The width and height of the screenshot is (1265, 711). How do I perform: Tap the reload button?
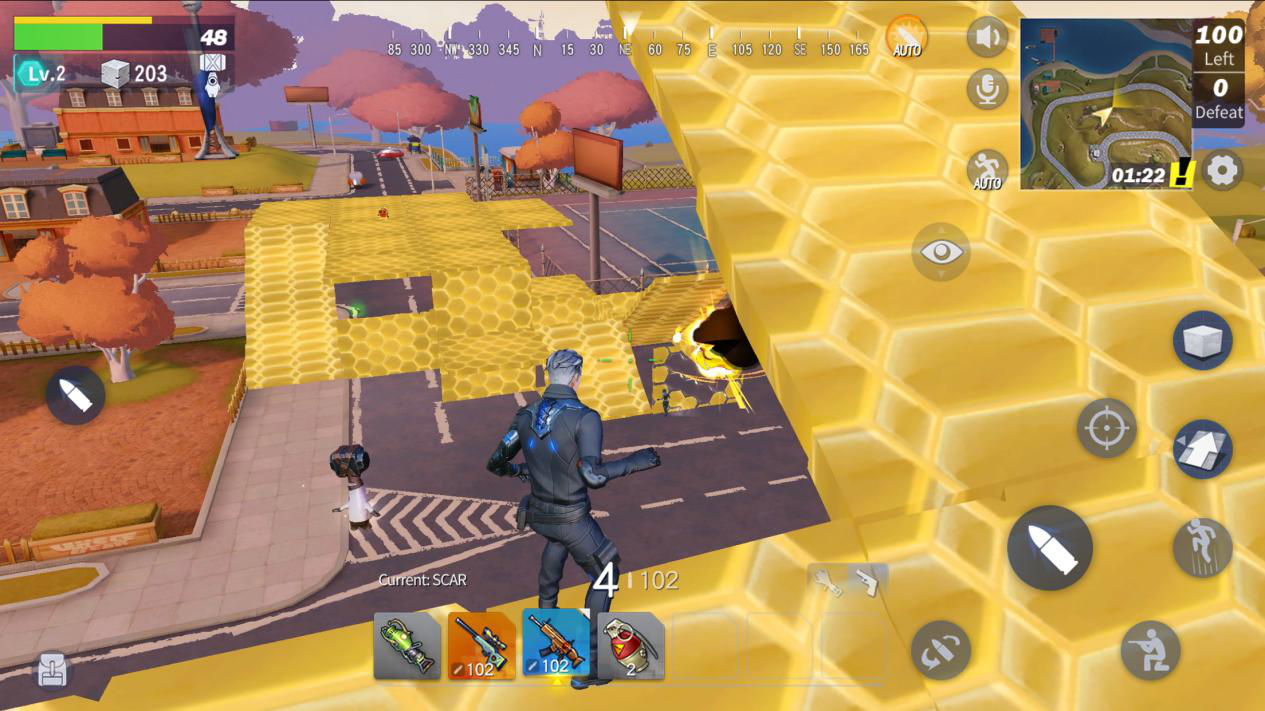point(941,651)
